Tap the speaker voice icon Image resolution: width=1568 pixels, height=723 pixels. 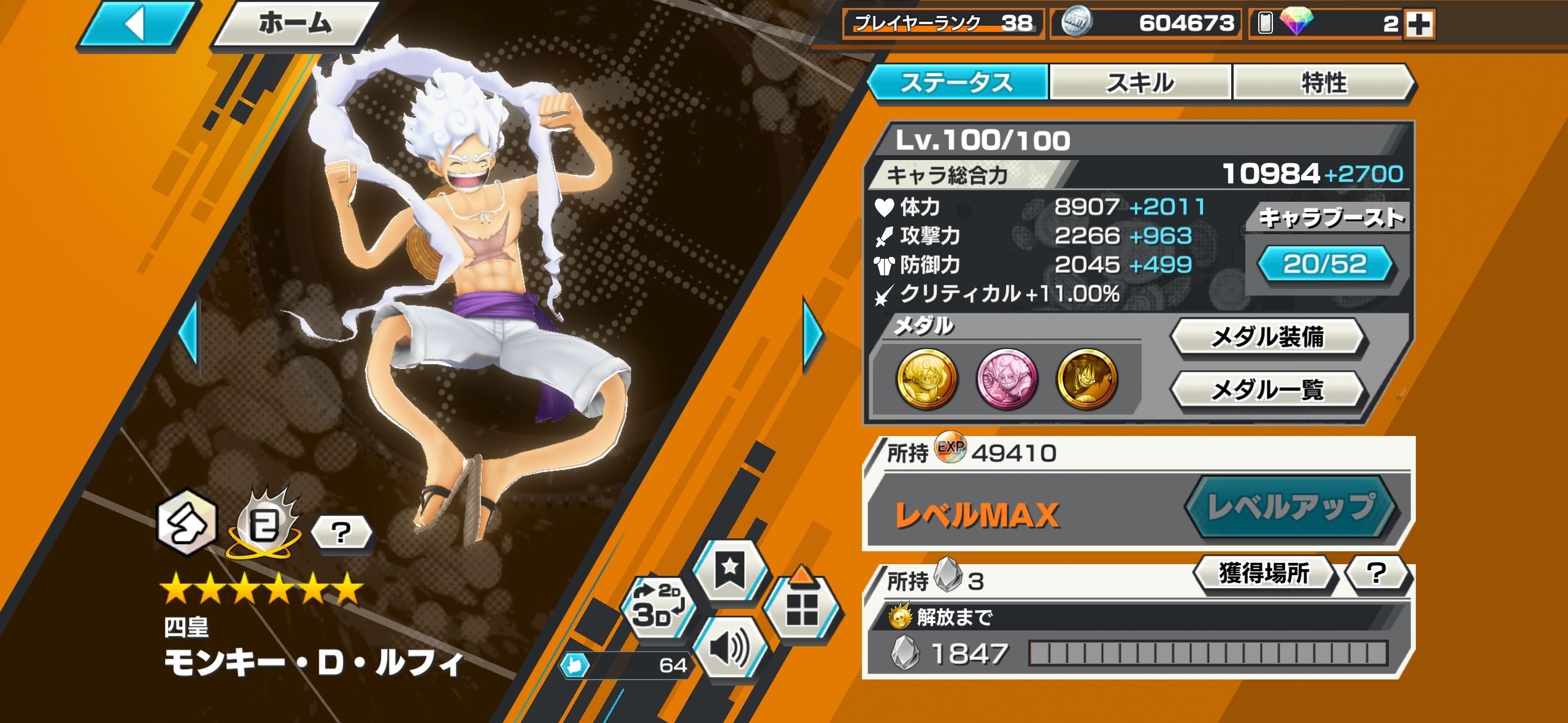tap(729, 648)
